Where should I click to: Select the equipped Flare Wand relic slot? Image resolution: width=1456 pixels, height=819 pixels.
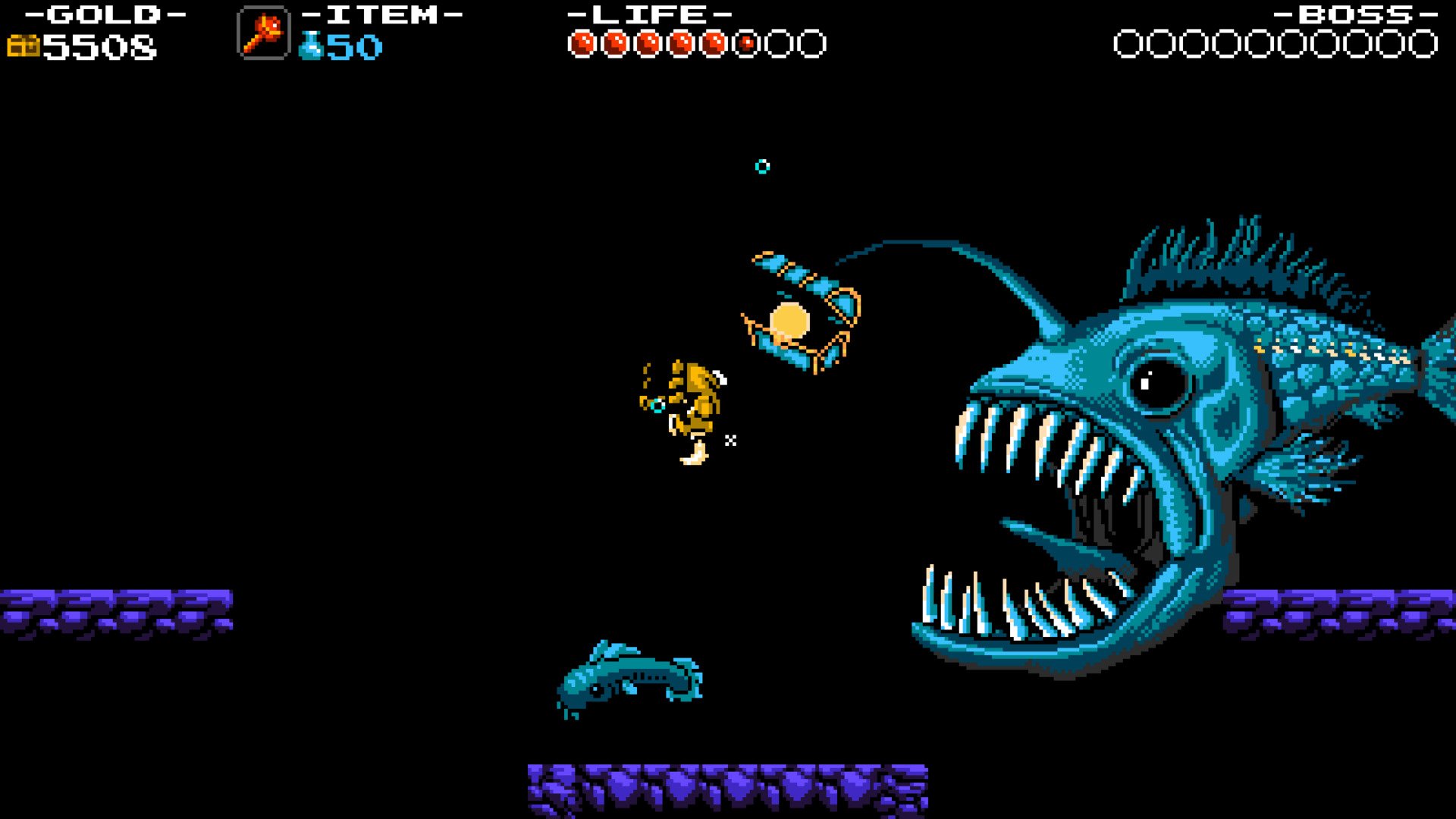(x=263, y=33)
